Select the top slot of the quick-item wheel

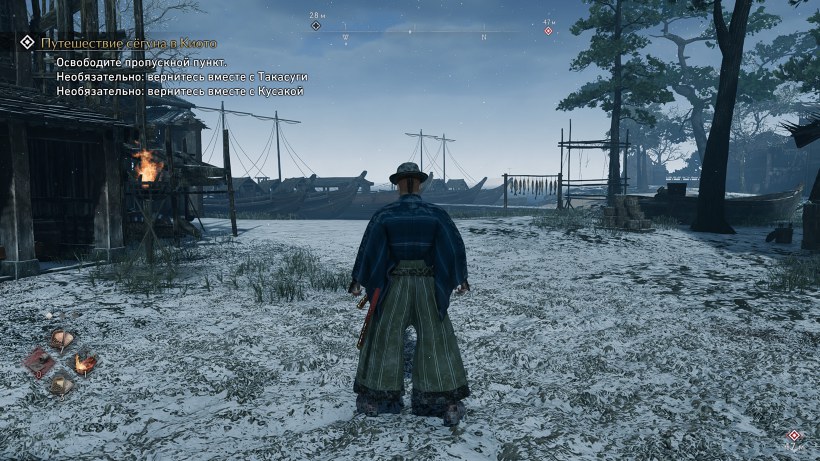[62, 339]
